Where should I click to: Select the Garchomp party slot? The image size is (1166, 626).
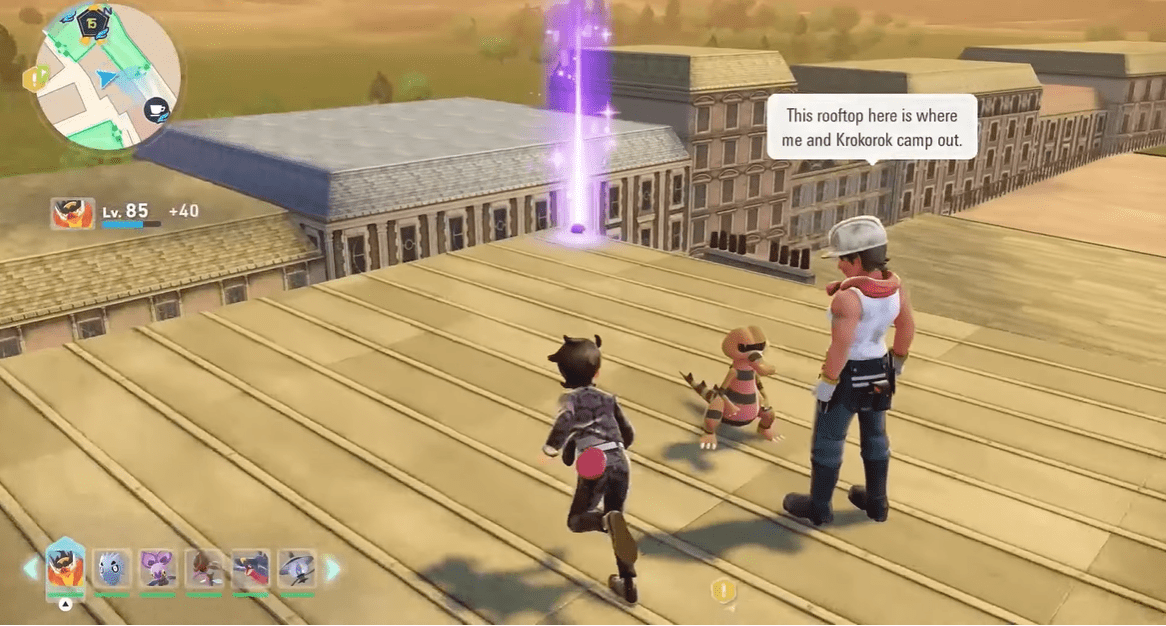pyautogui.click(x=250, y=569)
